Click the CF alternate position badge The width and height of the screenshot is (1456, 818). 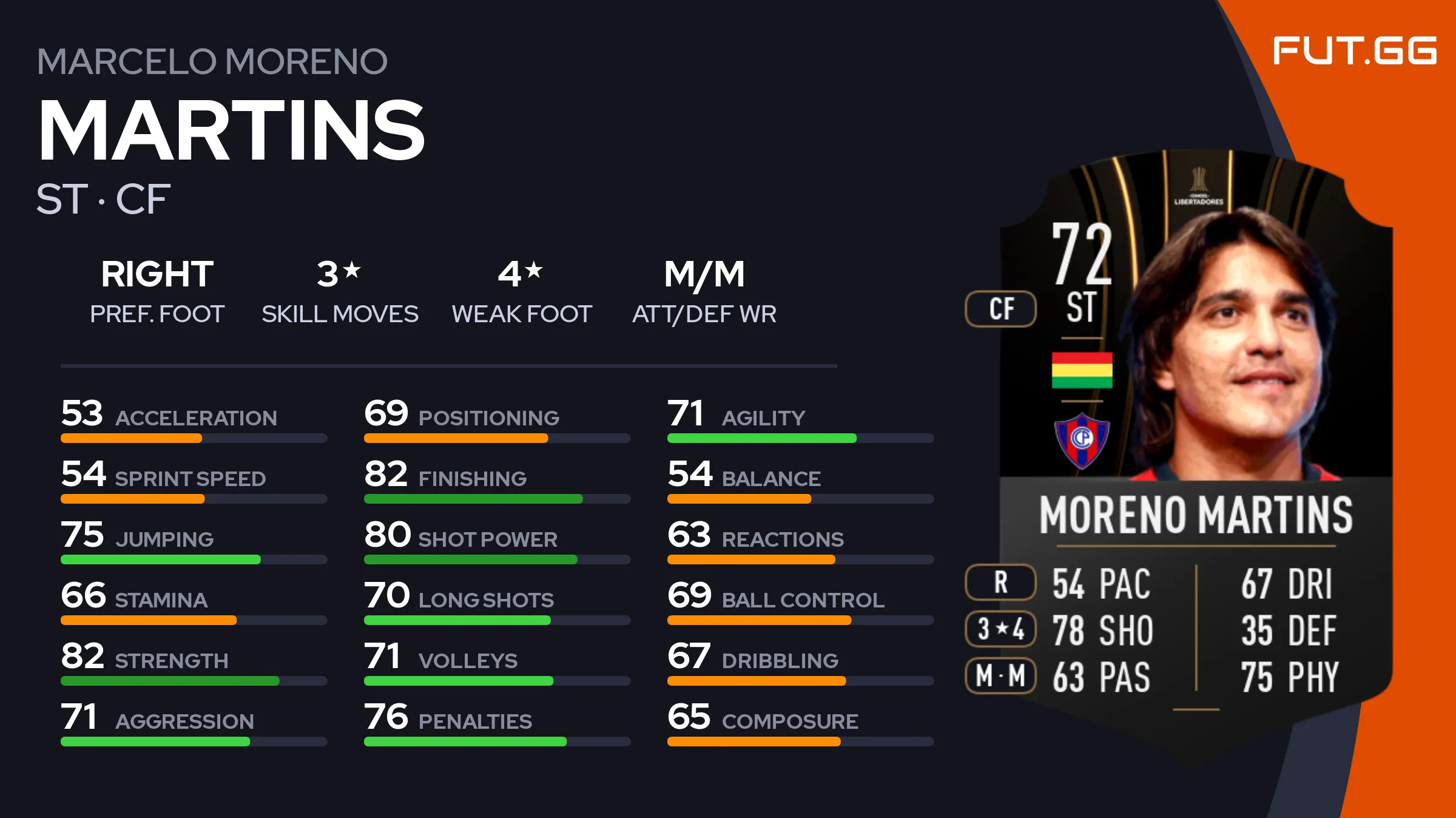point(1000,309)
